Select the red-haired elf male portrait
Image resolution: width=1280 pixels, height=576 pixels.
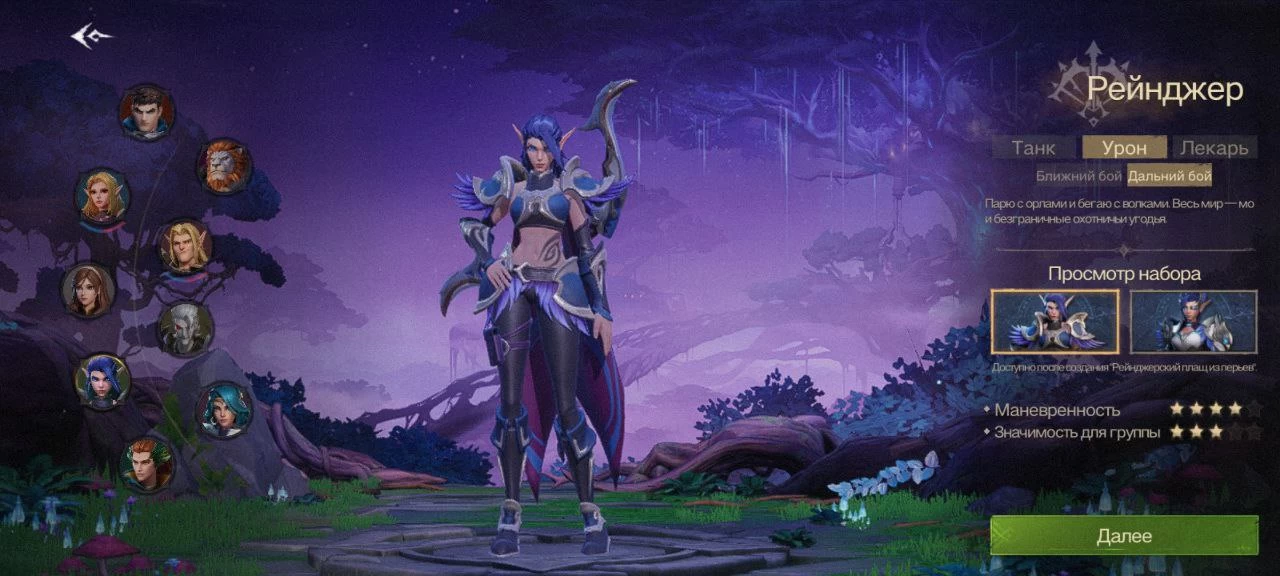point(147,463)
